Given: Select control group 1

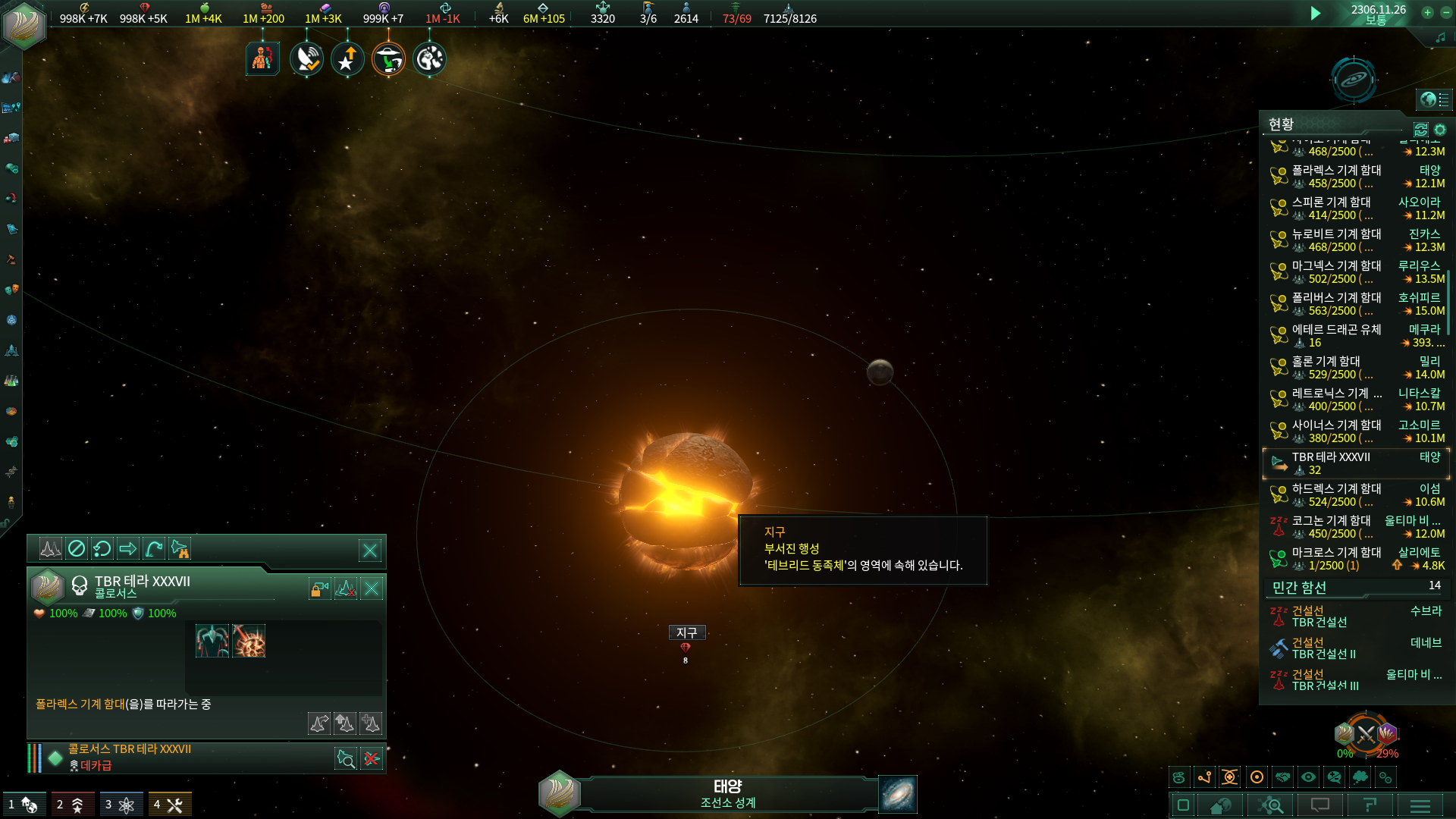Looking at the screenshot, I should (x=24, y=805).
